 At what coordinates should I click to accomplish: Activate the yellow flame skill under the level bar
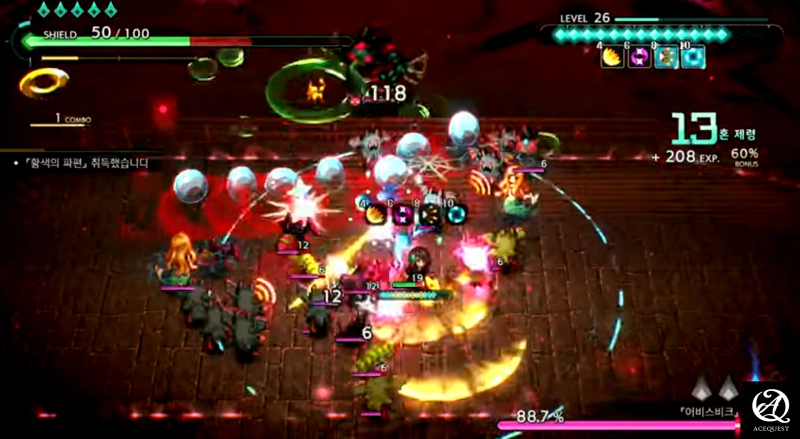(611, 58)
